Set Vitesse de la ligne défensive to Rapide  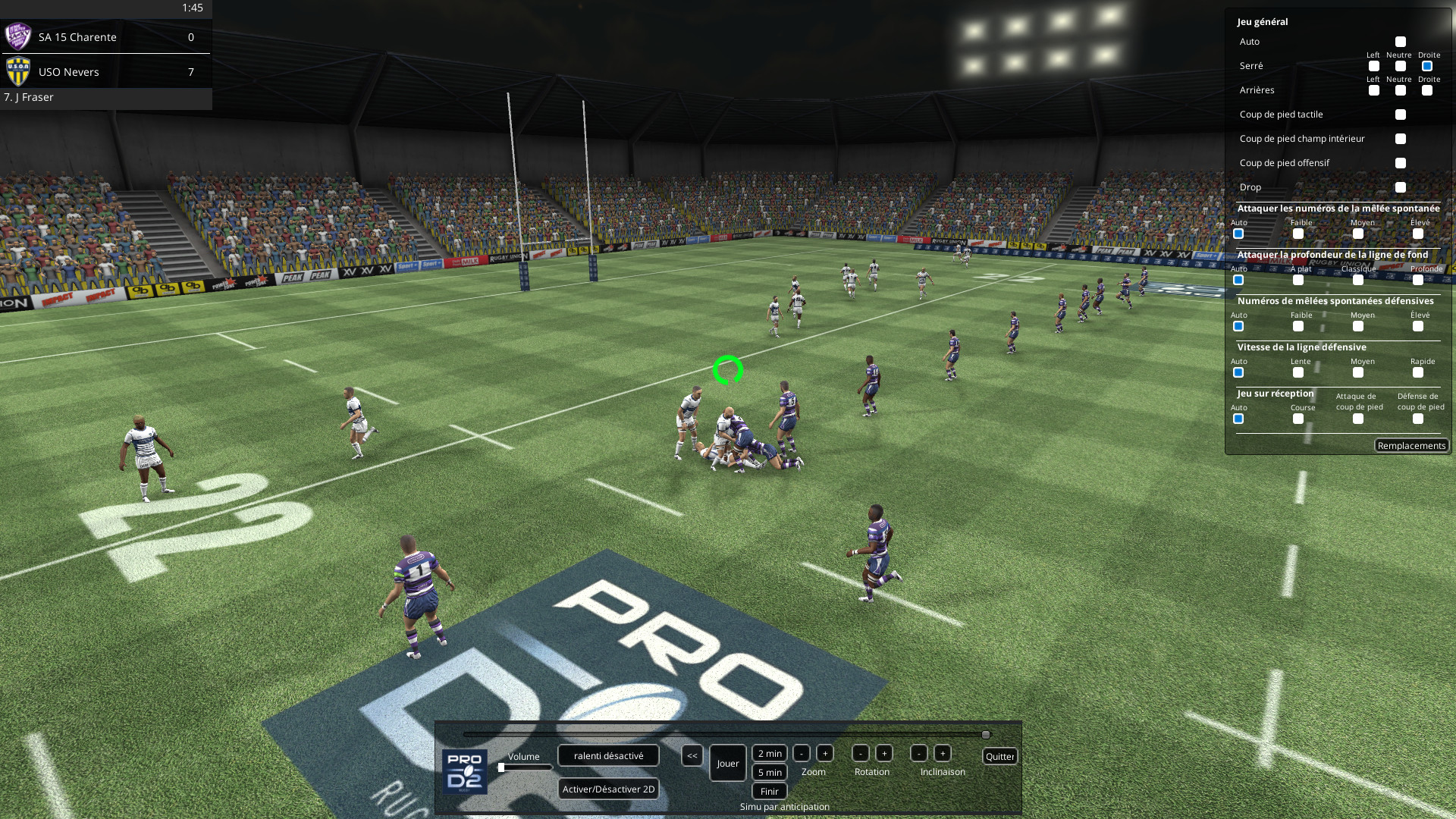click(x=1418, y=372)
